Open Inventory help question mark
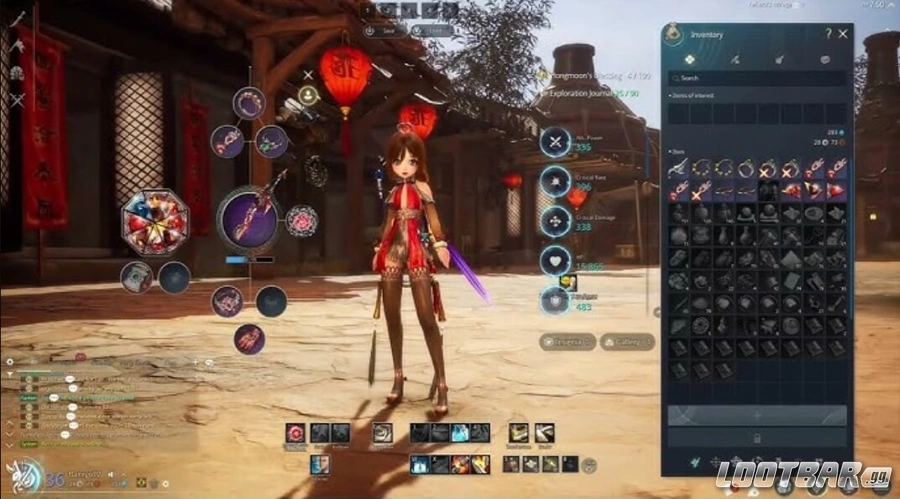 coord(828,34)
